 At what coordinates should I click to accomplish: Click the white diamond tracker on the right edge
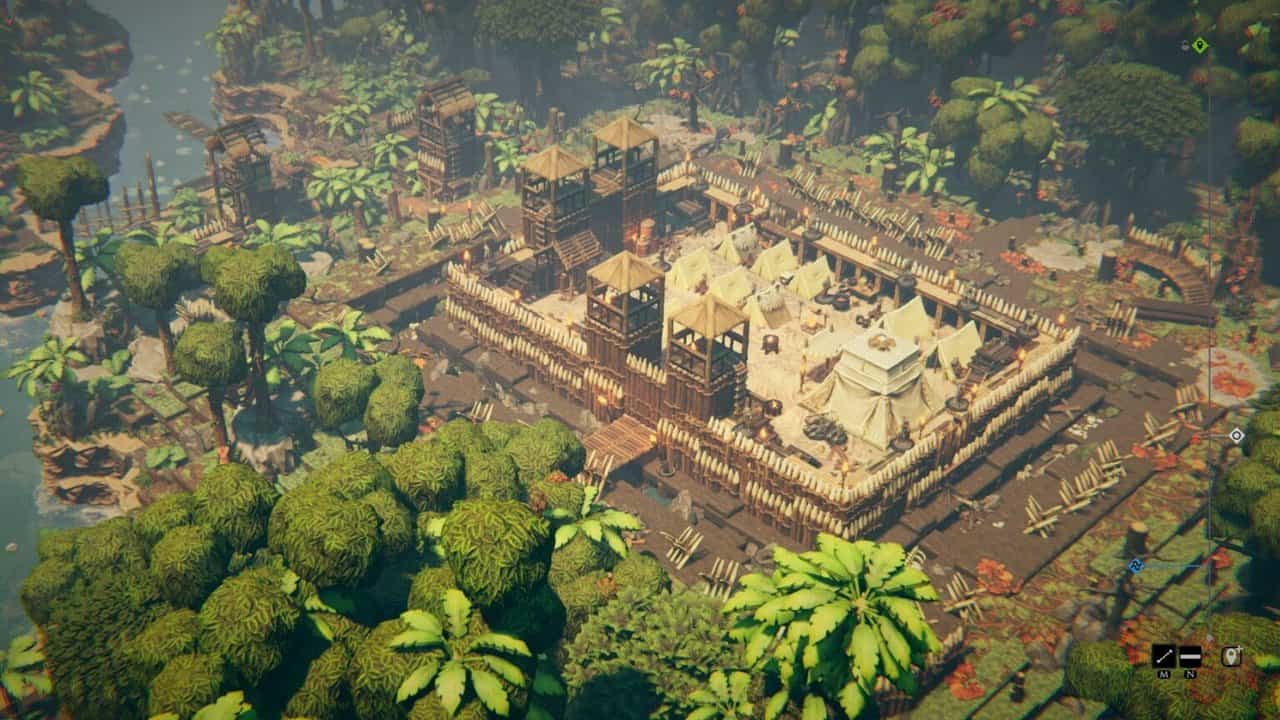point(1237,437)
